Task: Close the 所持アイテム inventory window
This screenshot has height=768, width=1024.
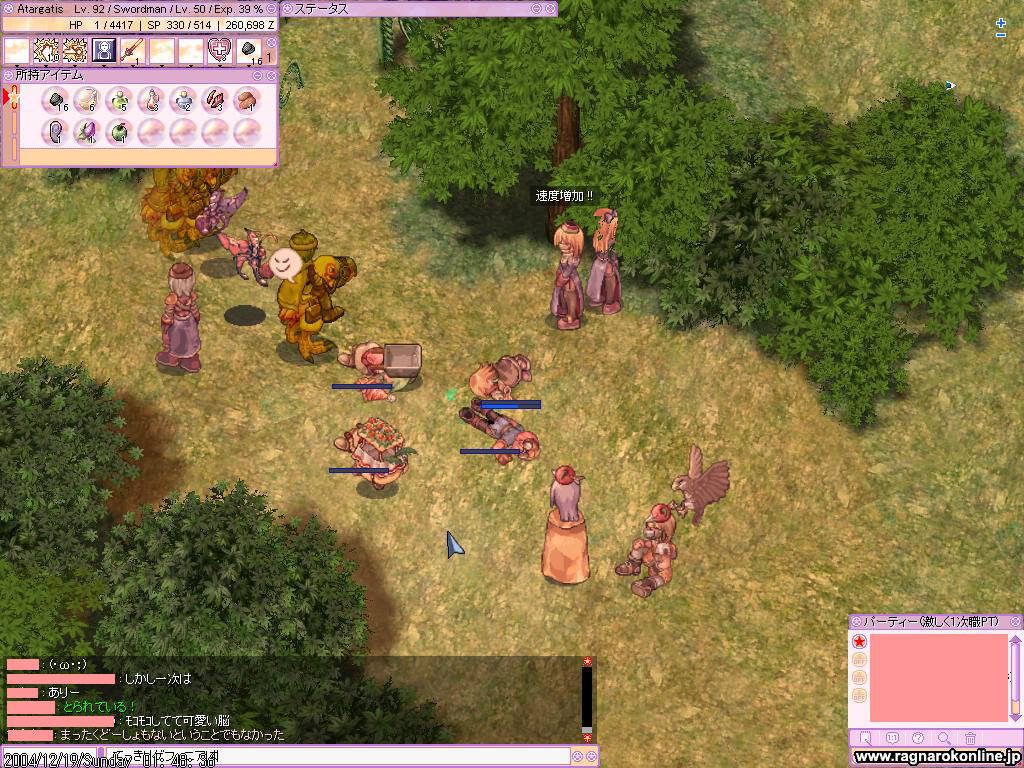Action: [x=272, y=75]
